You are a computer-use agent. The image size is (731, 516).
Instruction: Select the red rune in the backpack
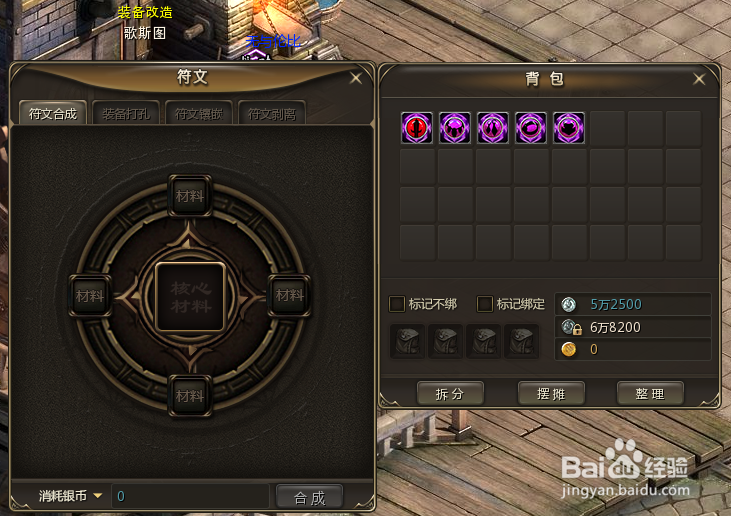click(417, 128)
